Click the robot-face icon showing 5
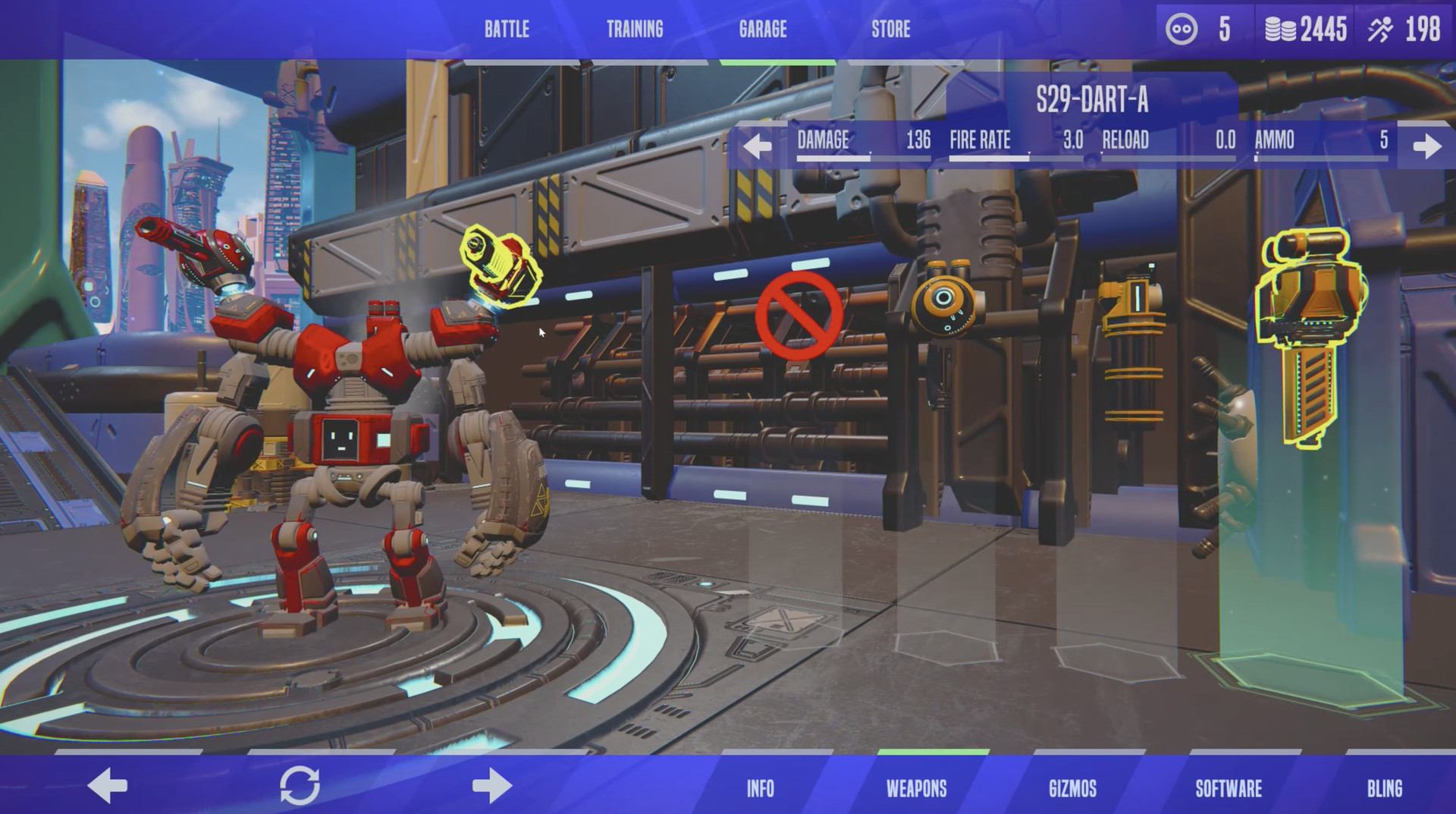 click(1182, 29)
